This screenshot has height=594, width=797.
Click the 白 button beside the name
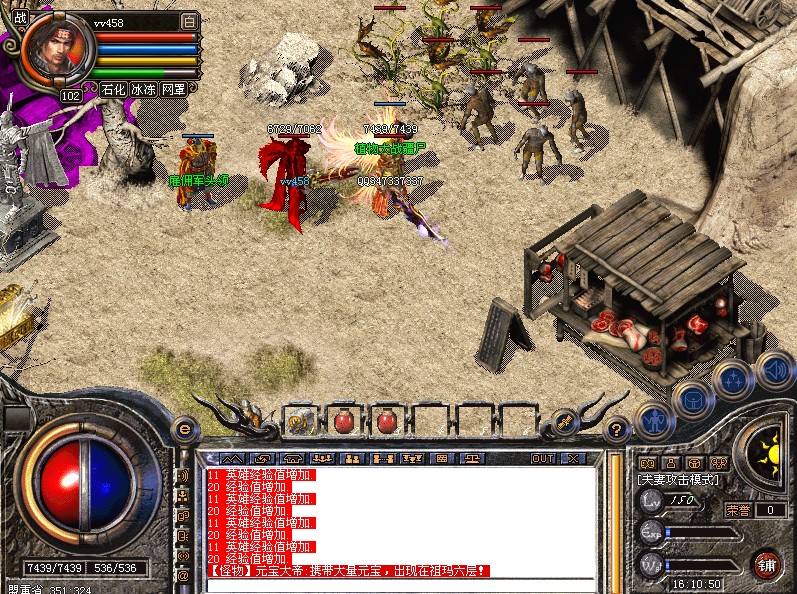(x=190, y=21)
